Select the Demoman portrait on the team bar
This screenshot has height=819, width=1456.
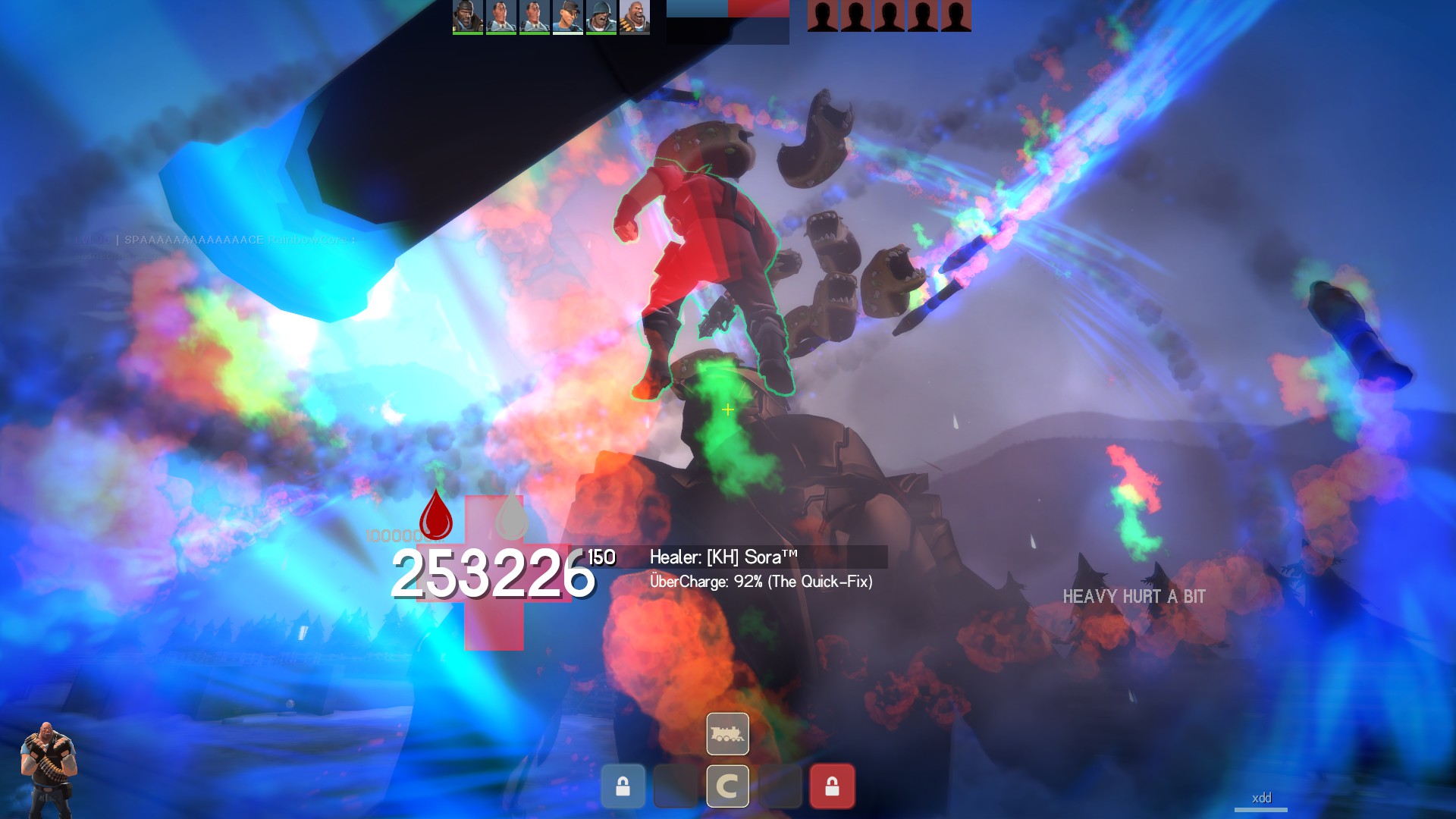click(468, 17)
